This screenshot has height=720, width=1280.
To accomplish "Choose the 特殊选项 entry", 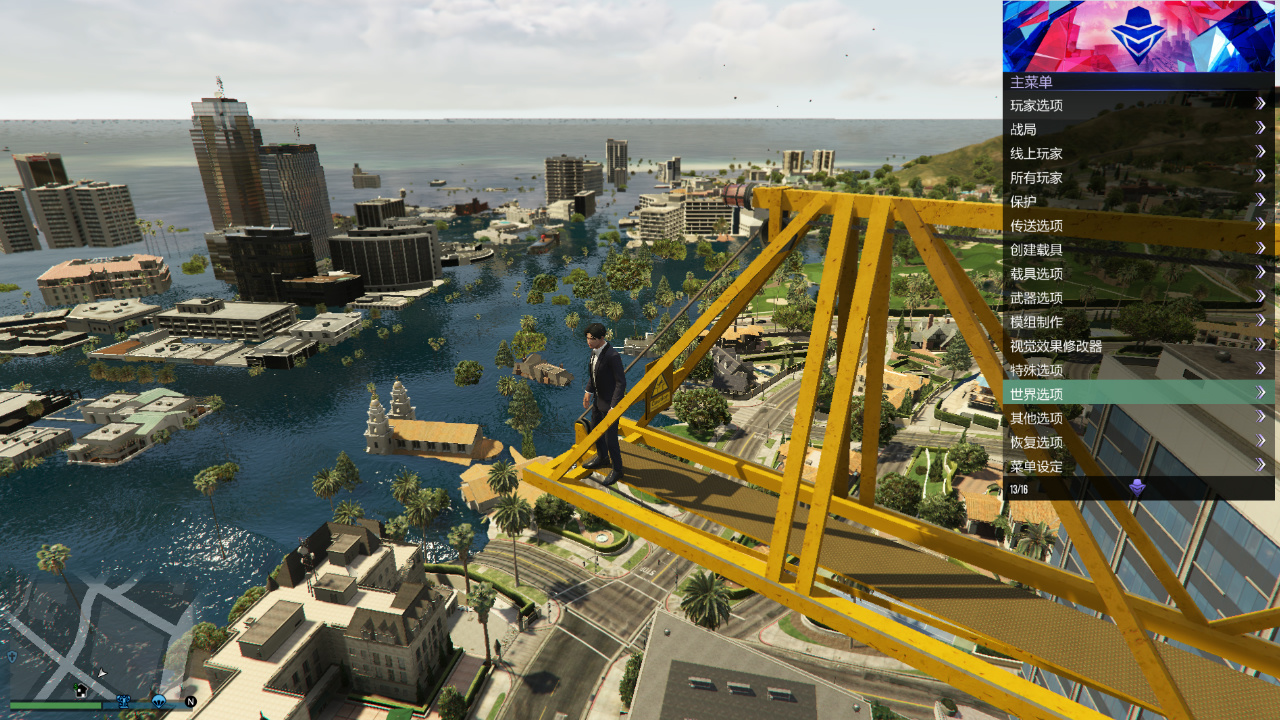I will pos(1138,370).
